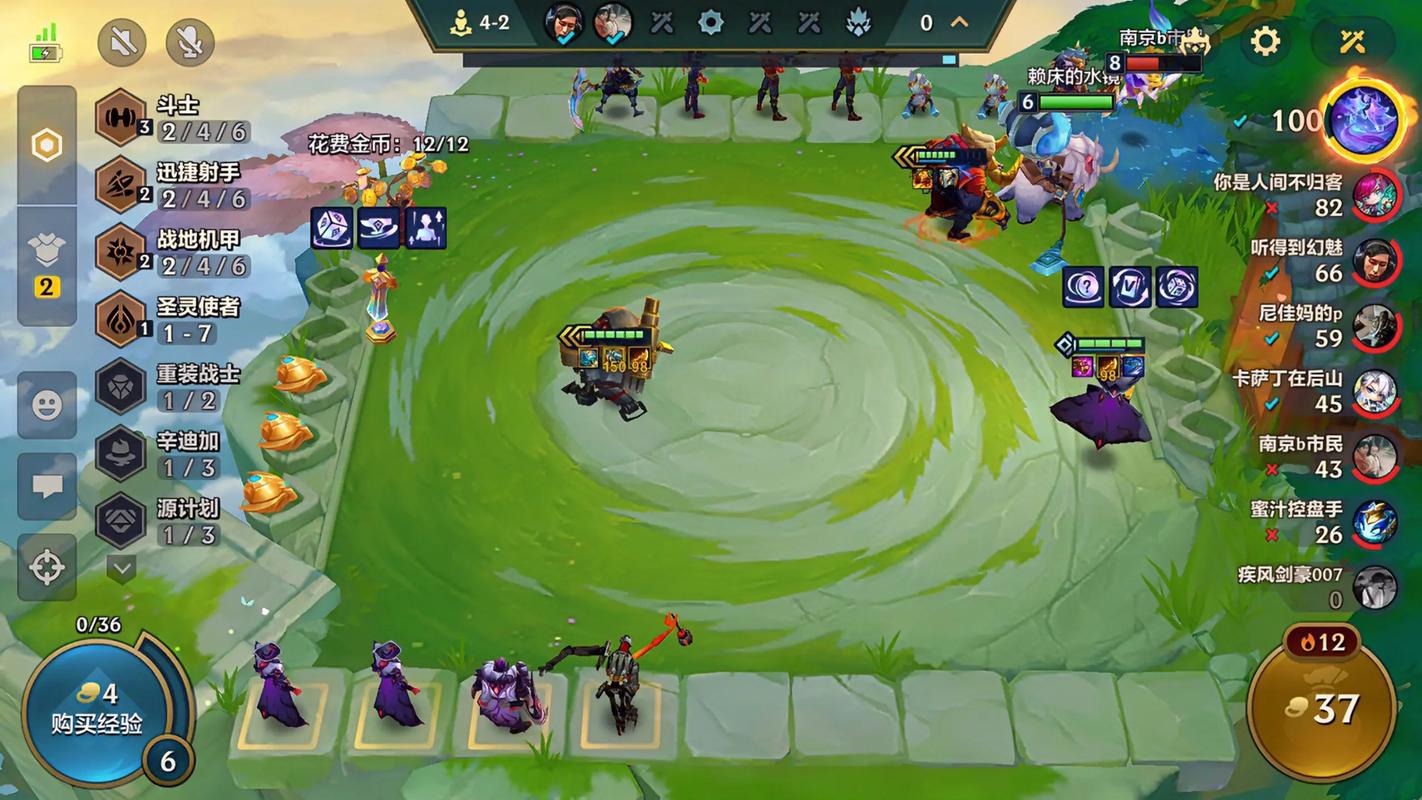View player 卡萨丁在后山 in scoreboard

[x=1375, y=391]
